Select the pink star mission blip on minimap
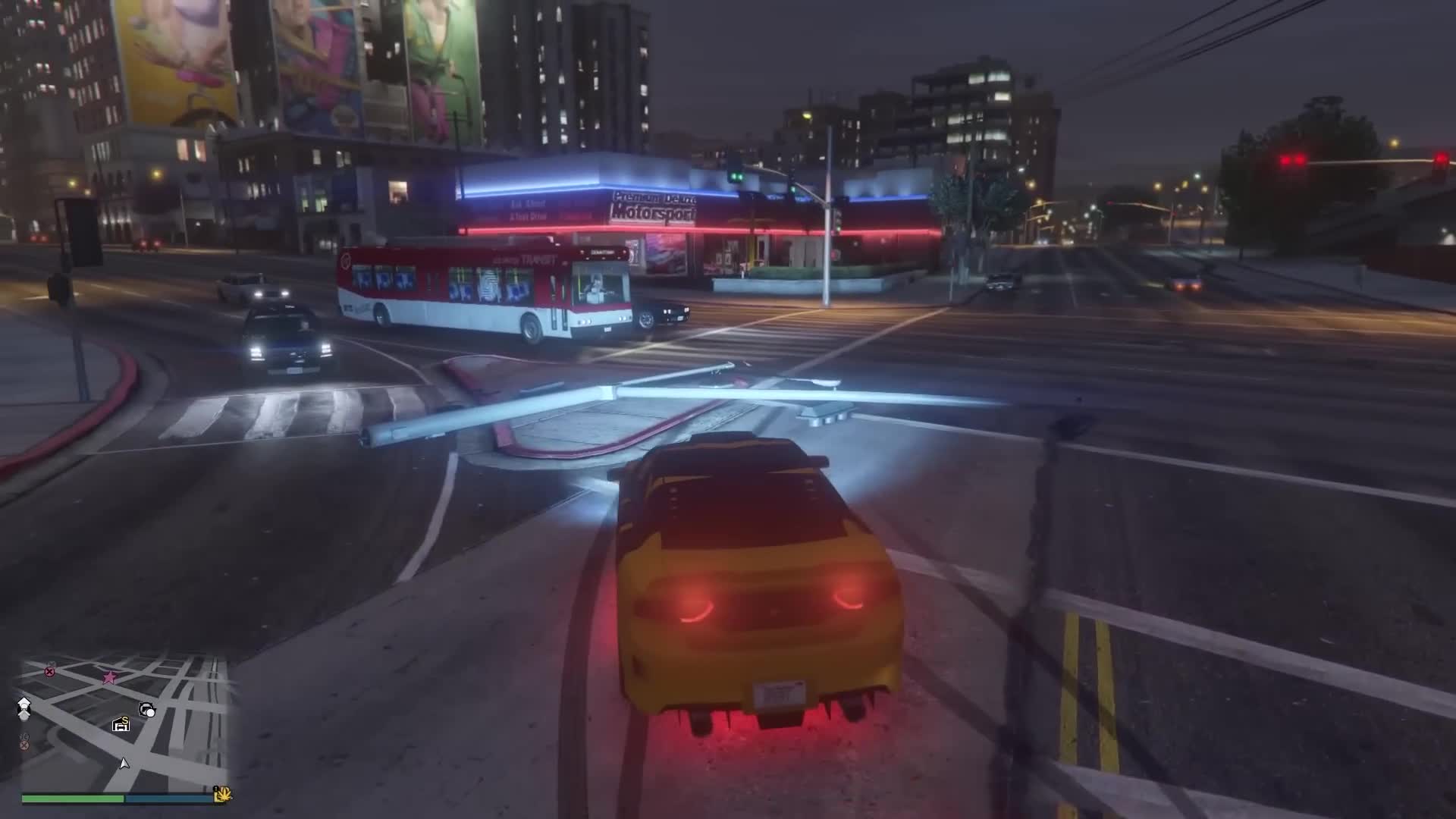This screenshot has width=1456, height=819. coord(111,677)
